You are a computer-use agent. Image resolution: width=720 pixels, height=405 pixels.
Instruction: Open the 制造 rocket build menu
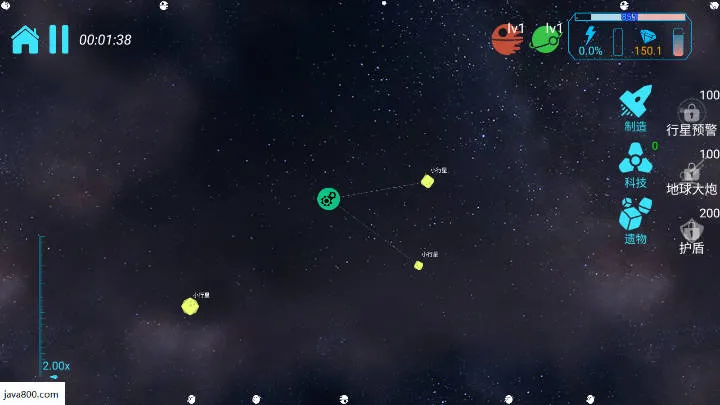point(636,107)
